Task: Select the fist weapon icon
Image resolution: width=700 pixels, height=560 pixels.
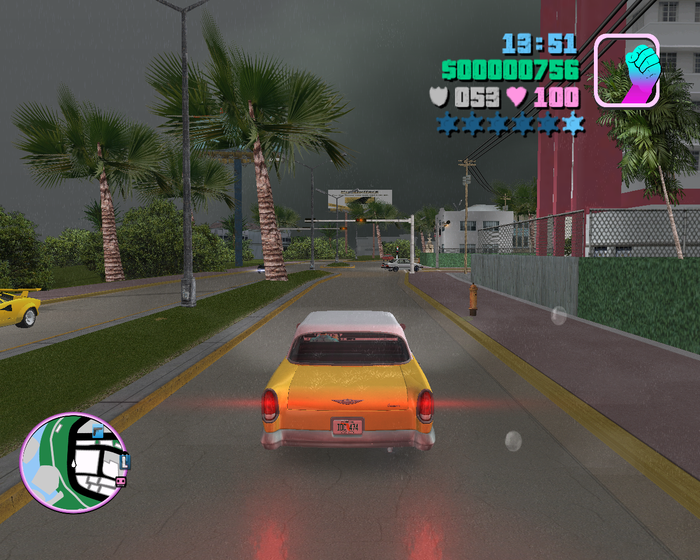Action: 626,70
